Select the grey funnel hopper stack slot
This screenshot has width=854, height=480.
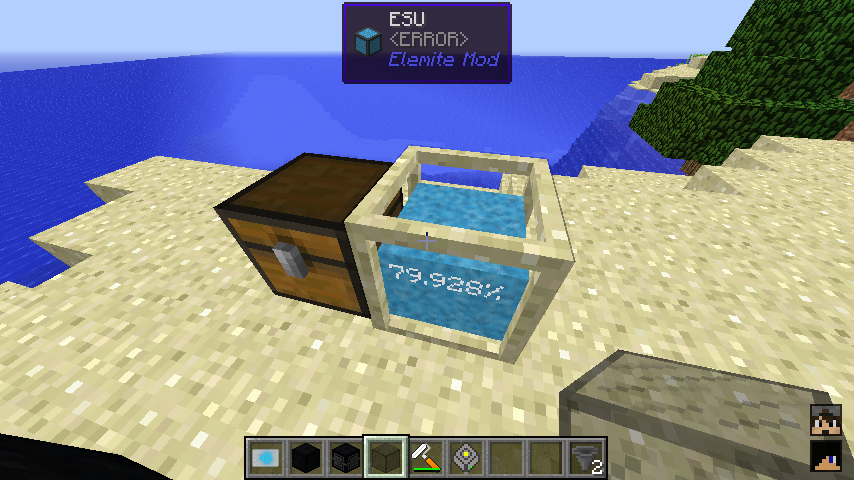(586, 457)
